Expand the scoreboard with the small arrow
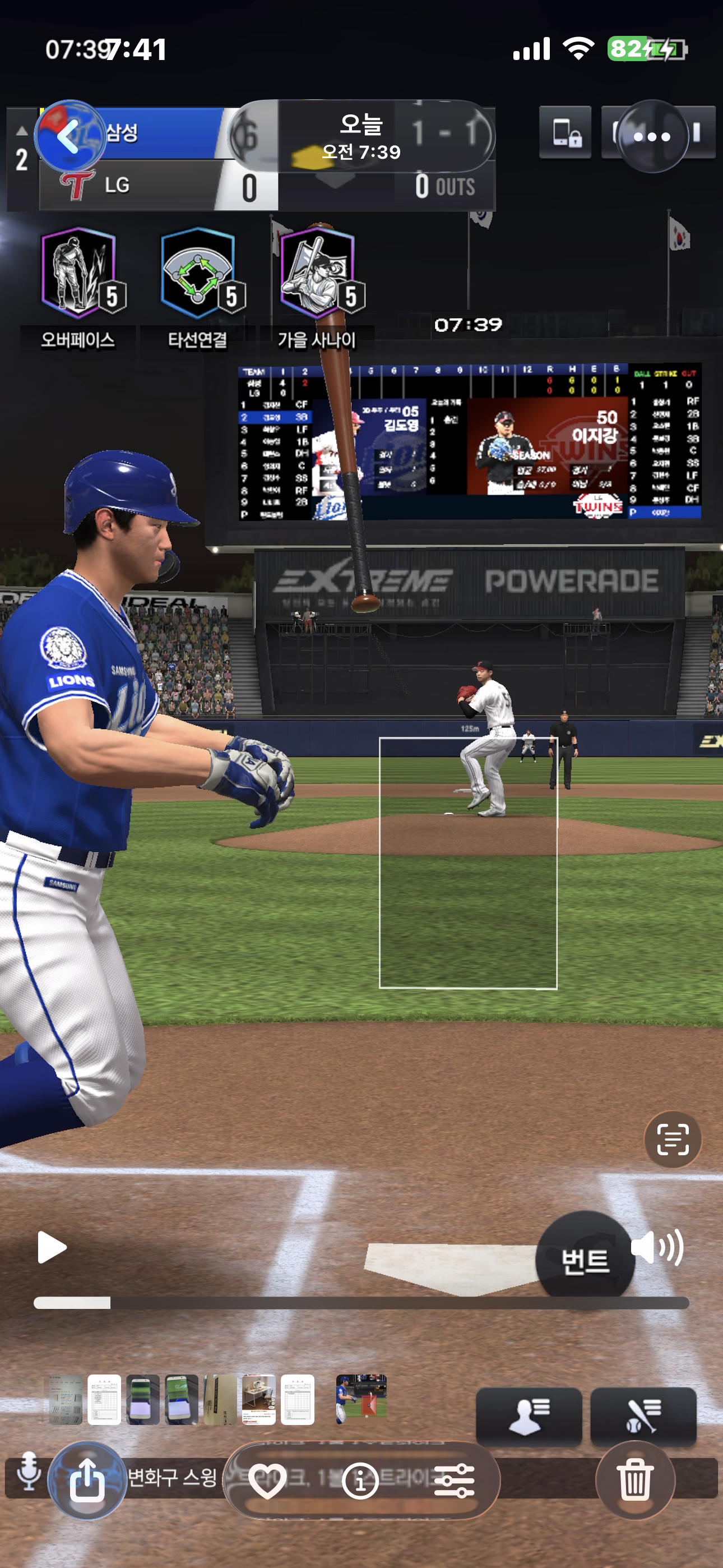723x1568 pixels. coord(22,130)
